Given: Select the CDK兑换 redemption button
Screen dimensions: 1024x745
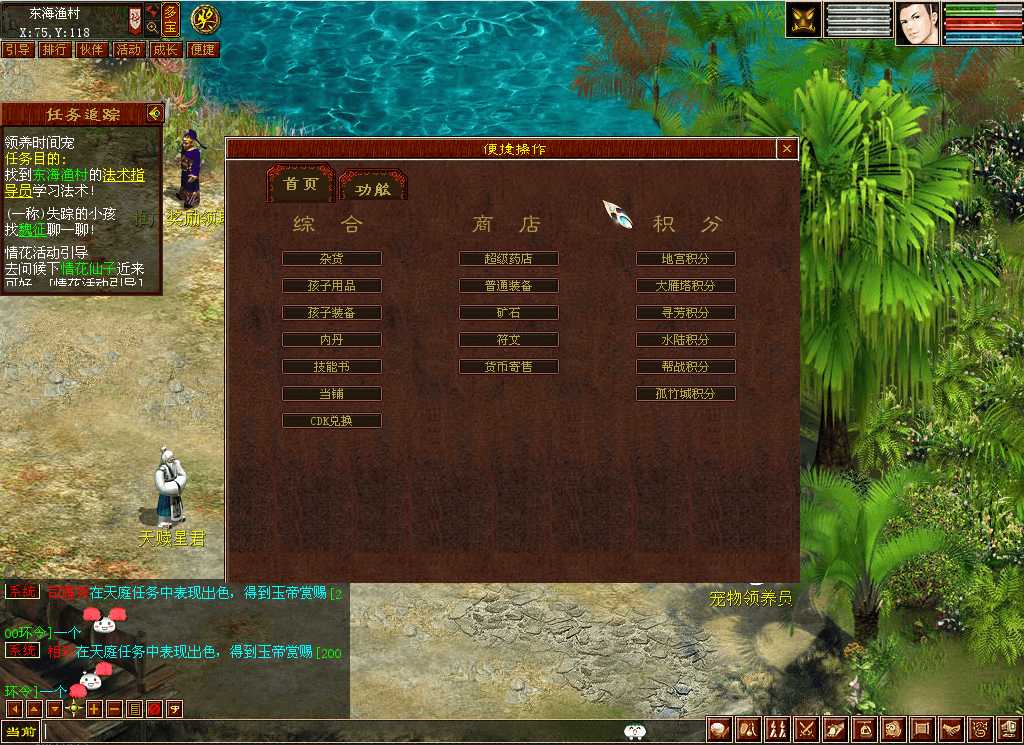Looking at the screenshot, I should point(332,421).
